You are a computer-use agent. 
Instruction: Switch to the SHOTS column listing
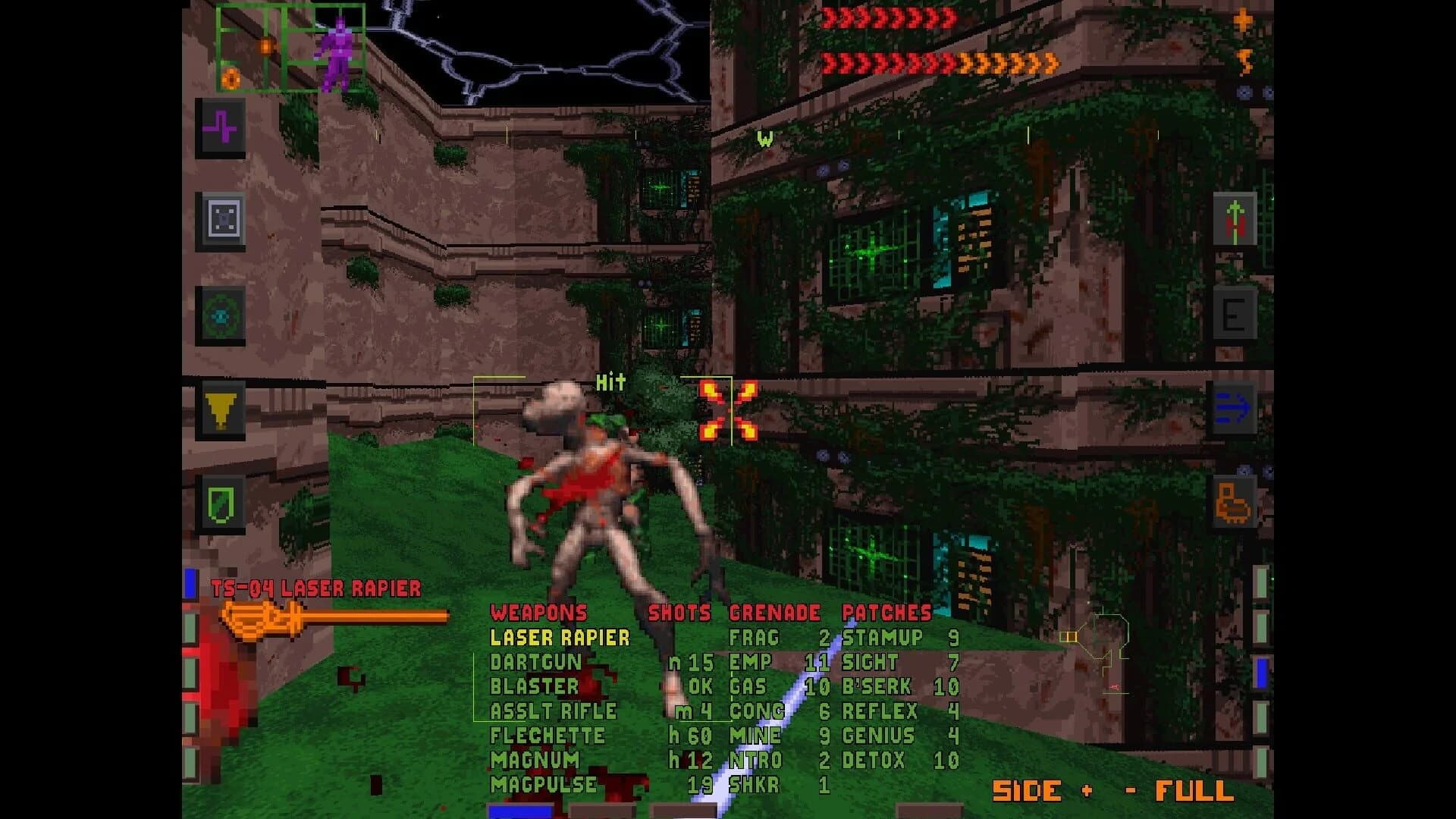click(679, 613)
